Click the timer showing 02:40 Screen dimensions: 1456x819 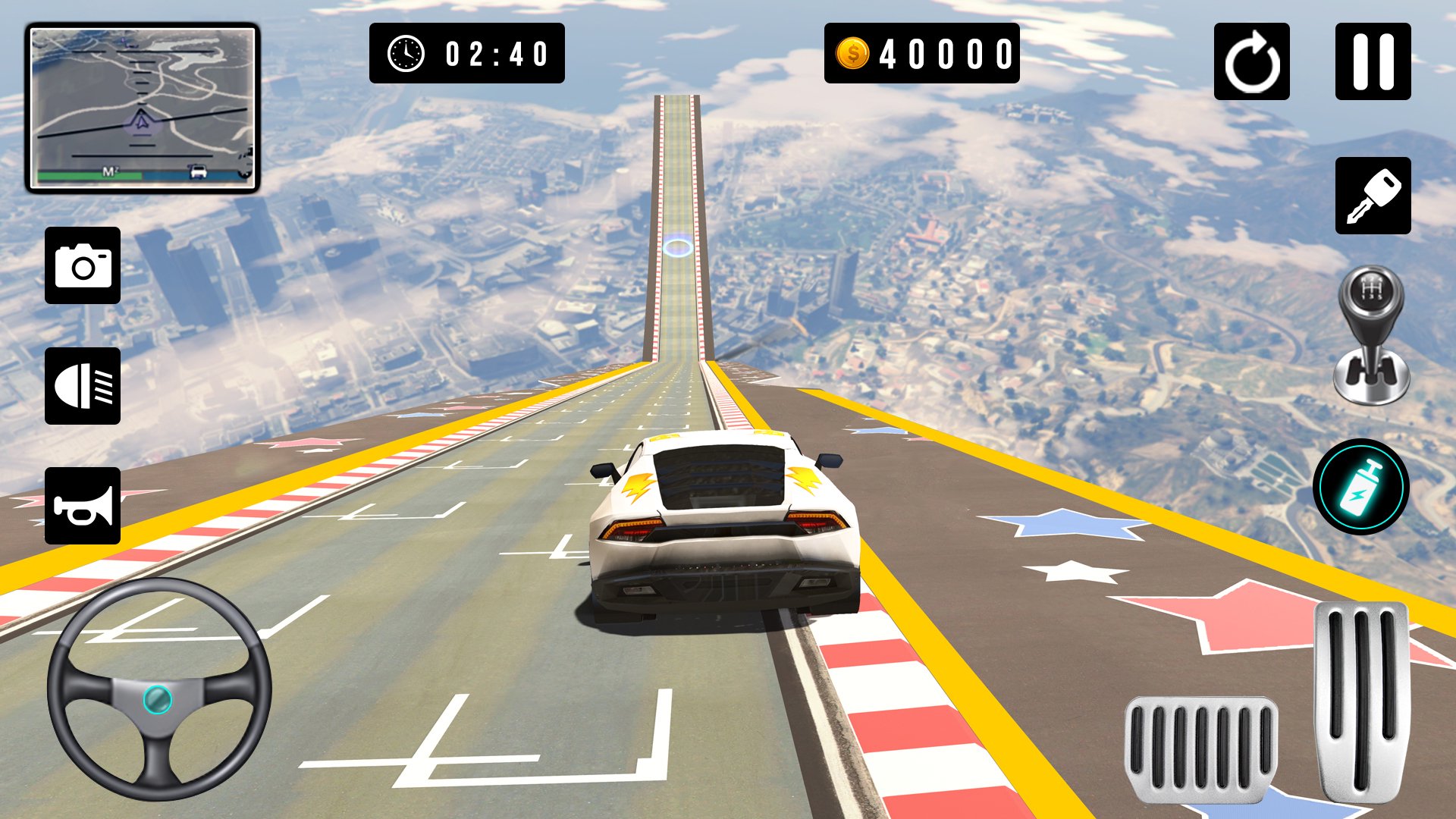[493, 53]
